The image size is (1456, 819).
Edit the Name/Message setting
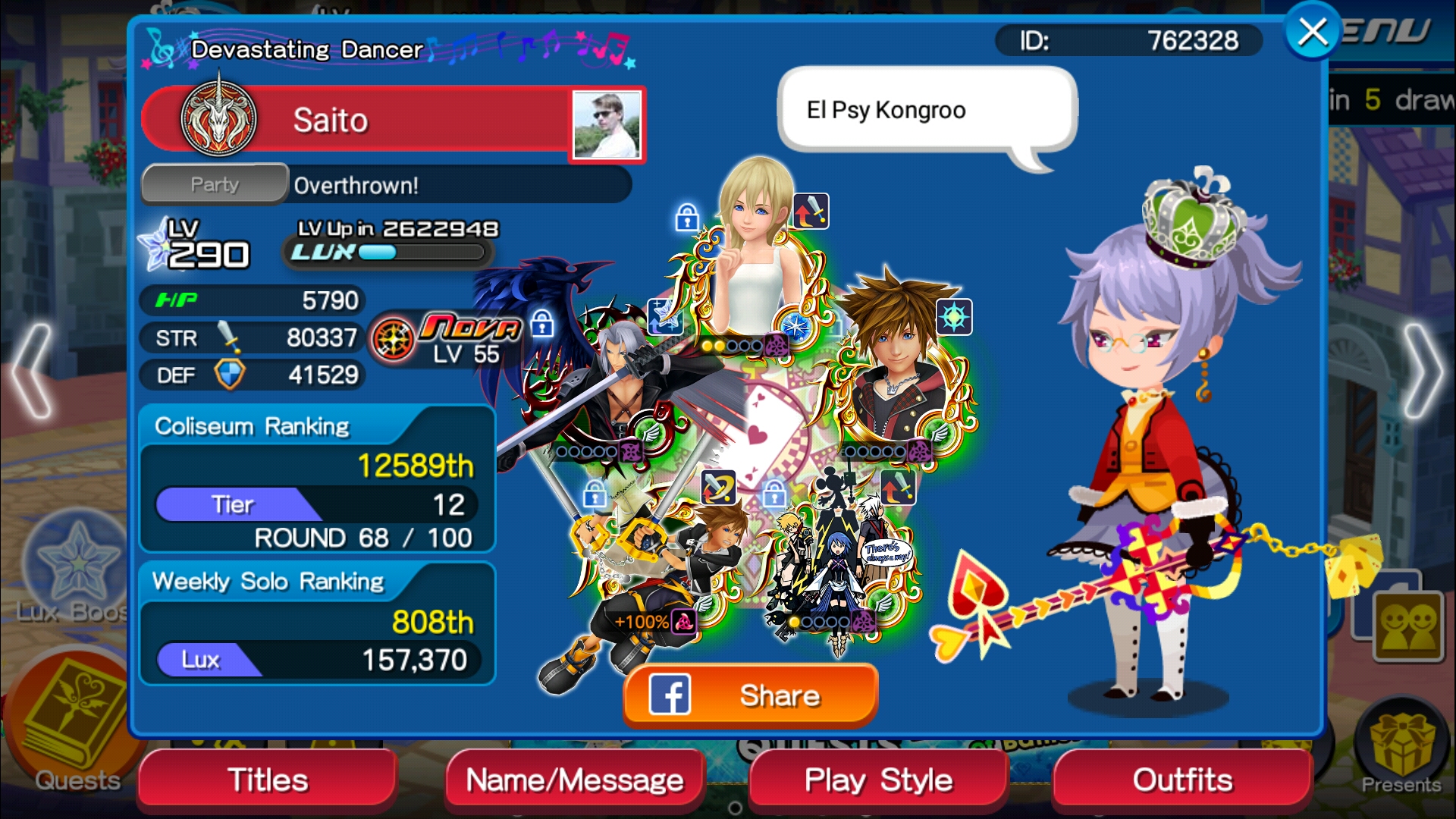575,780
